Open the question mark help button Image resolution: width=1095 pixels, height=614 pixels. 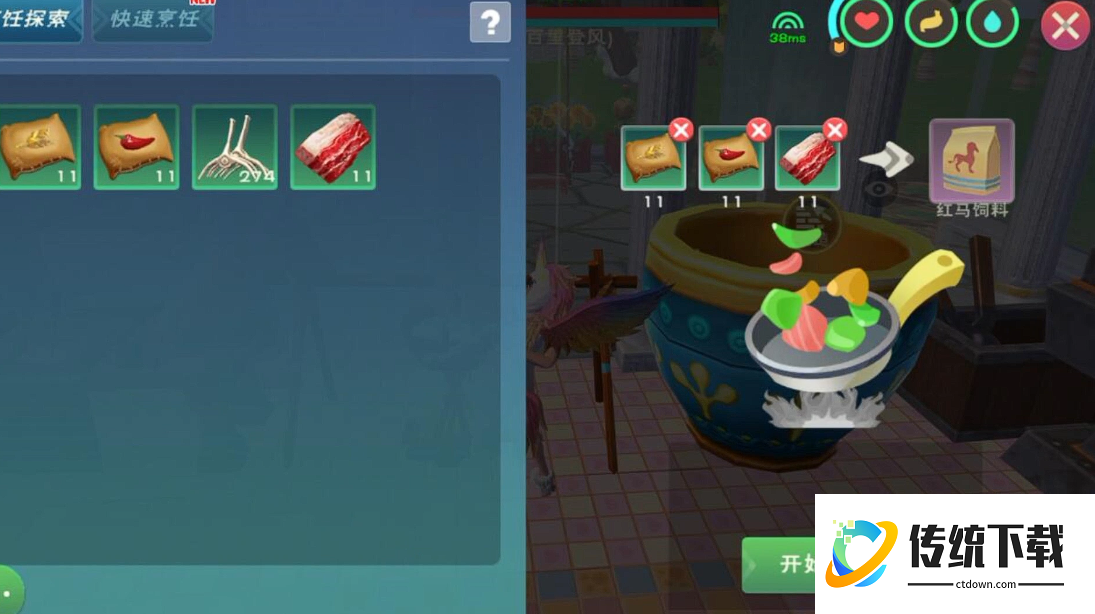tap(490, 22)
